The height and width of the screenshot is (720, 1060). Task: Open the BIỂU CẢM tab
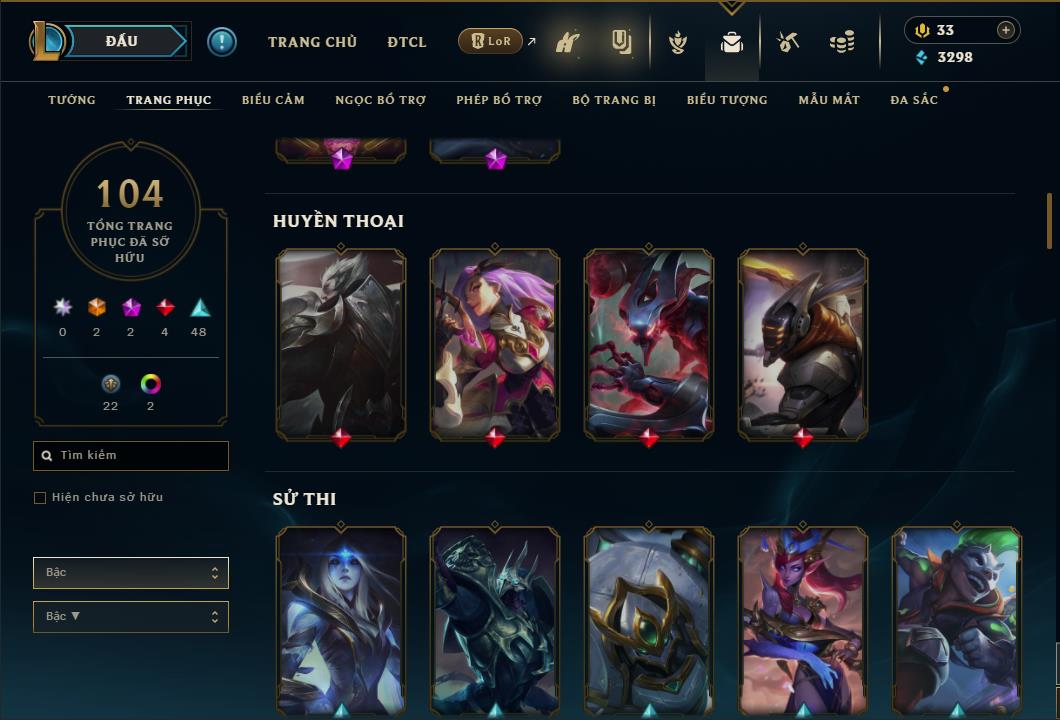point(273,100)
